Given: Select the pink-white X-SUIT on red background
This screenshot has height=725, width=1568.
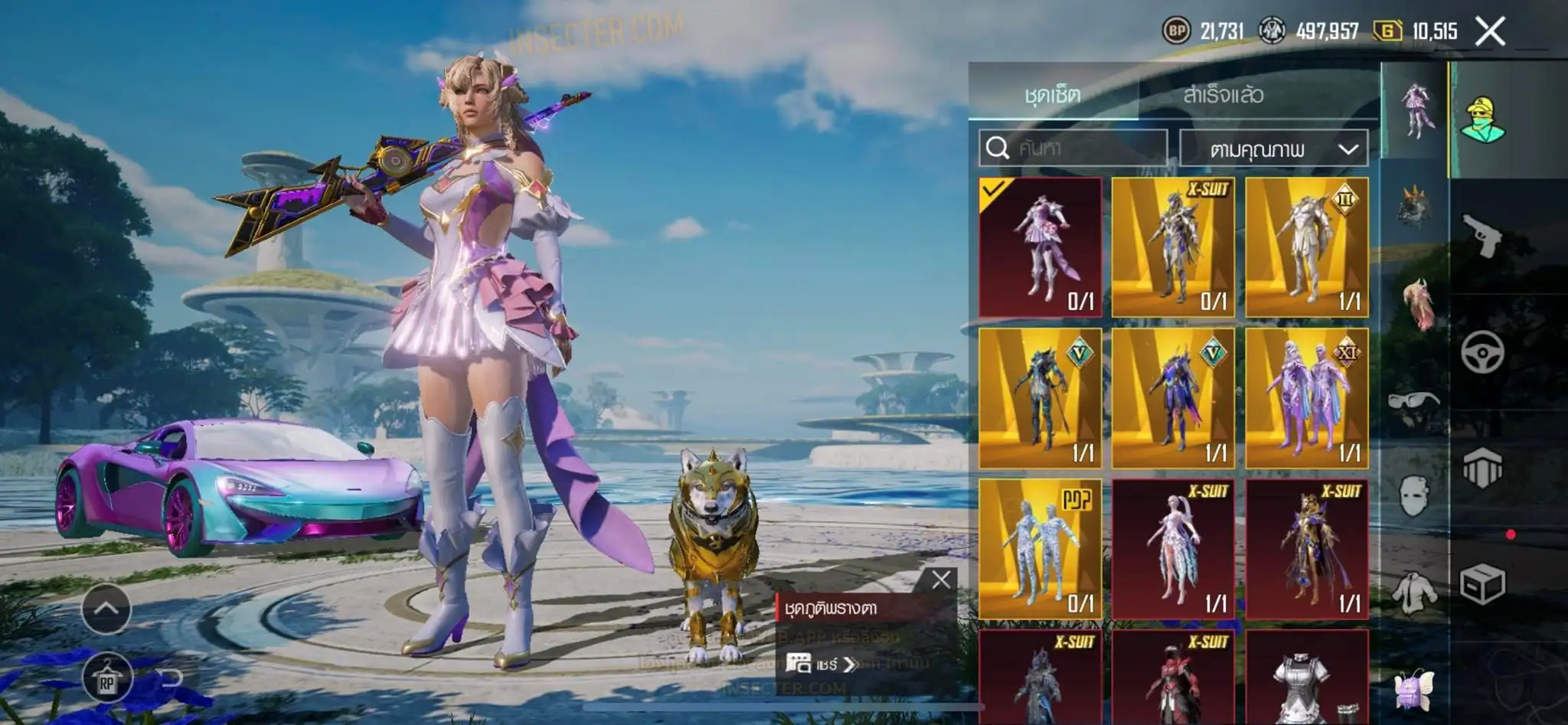Looking at the screenshot, I should click(x=1173, y=549).
